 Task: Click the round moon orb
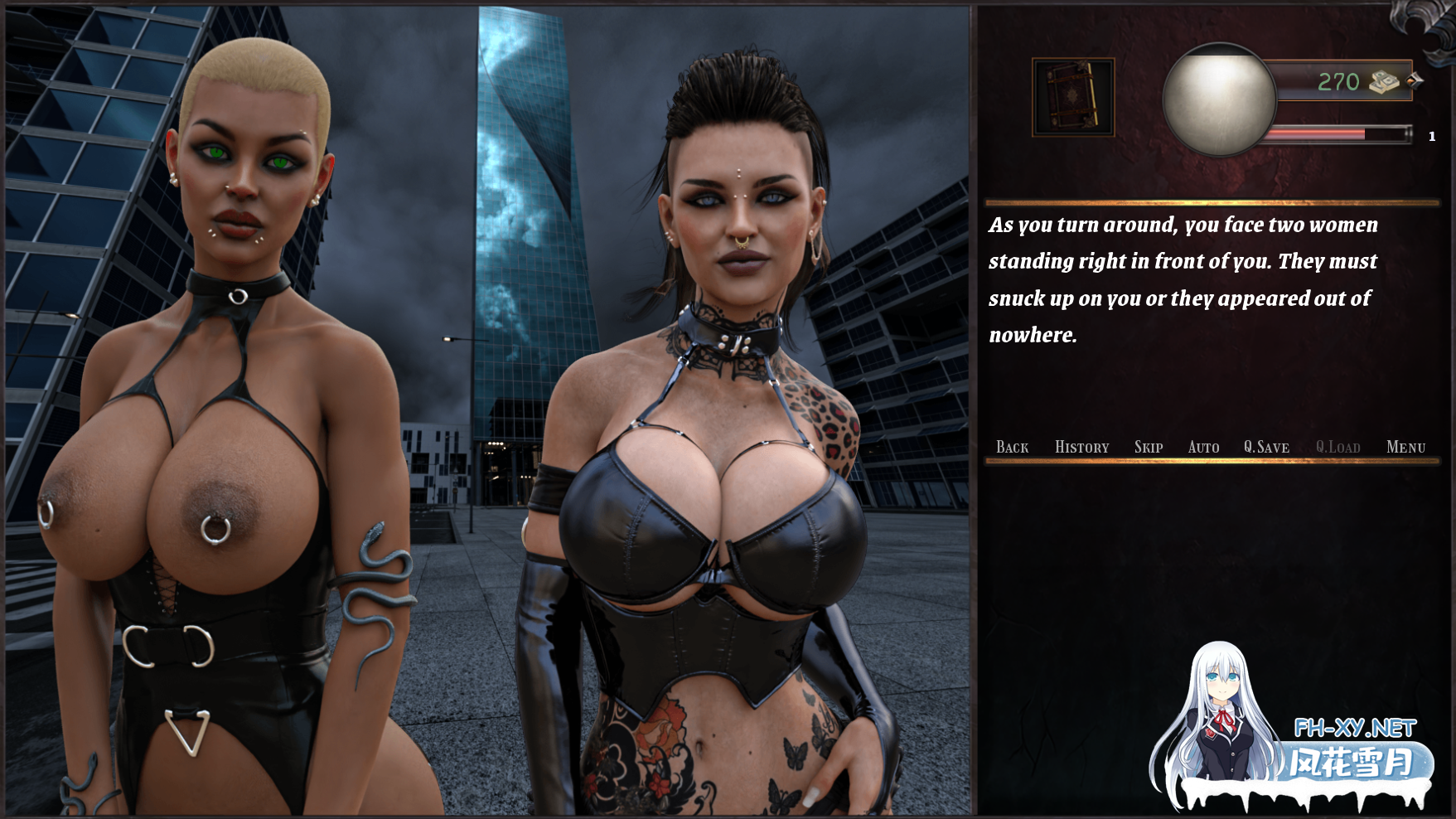tap(1219, 99)
